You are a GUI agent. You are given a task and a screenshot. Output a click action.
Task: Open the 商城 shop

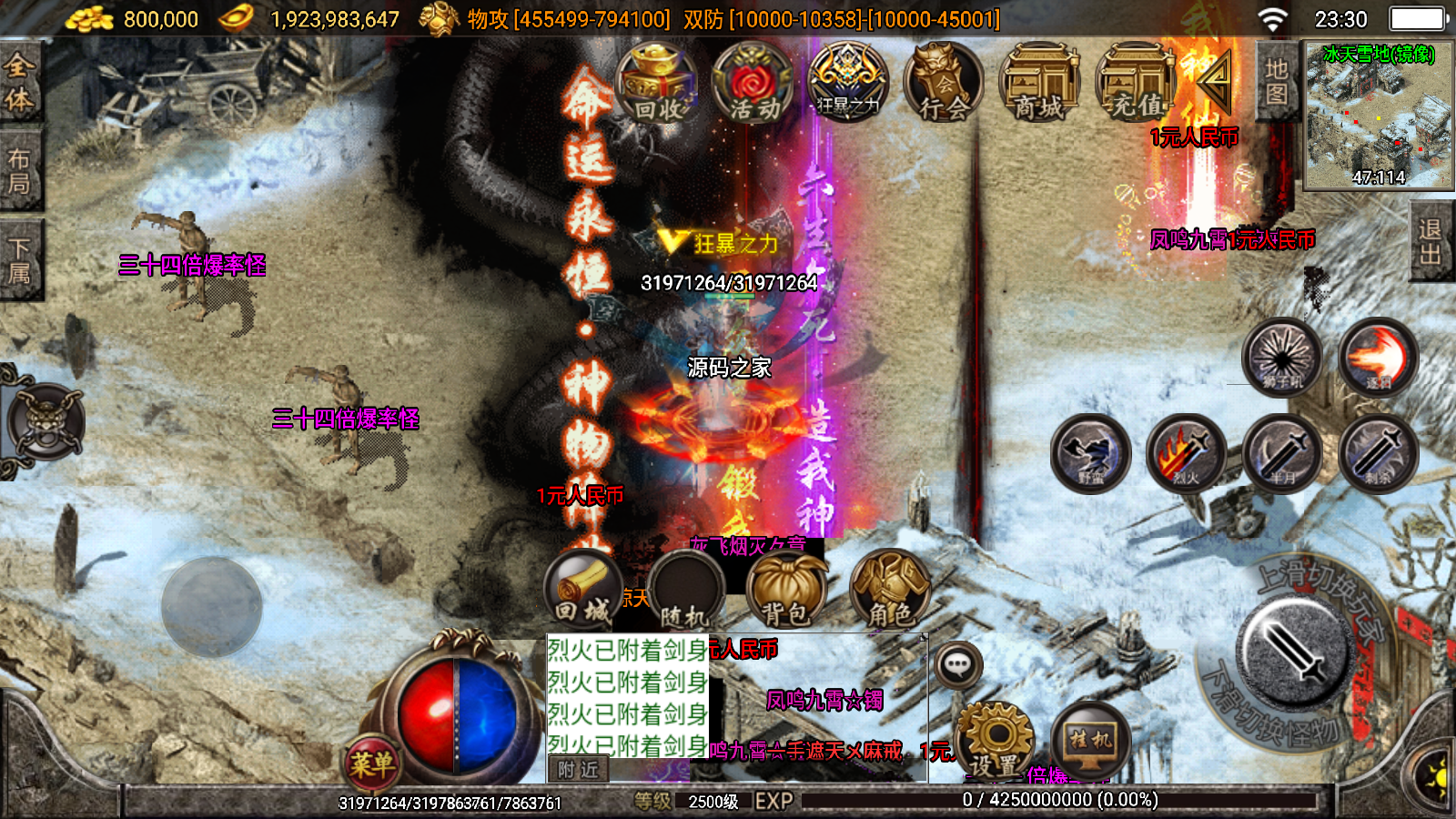pos(1039,84)
